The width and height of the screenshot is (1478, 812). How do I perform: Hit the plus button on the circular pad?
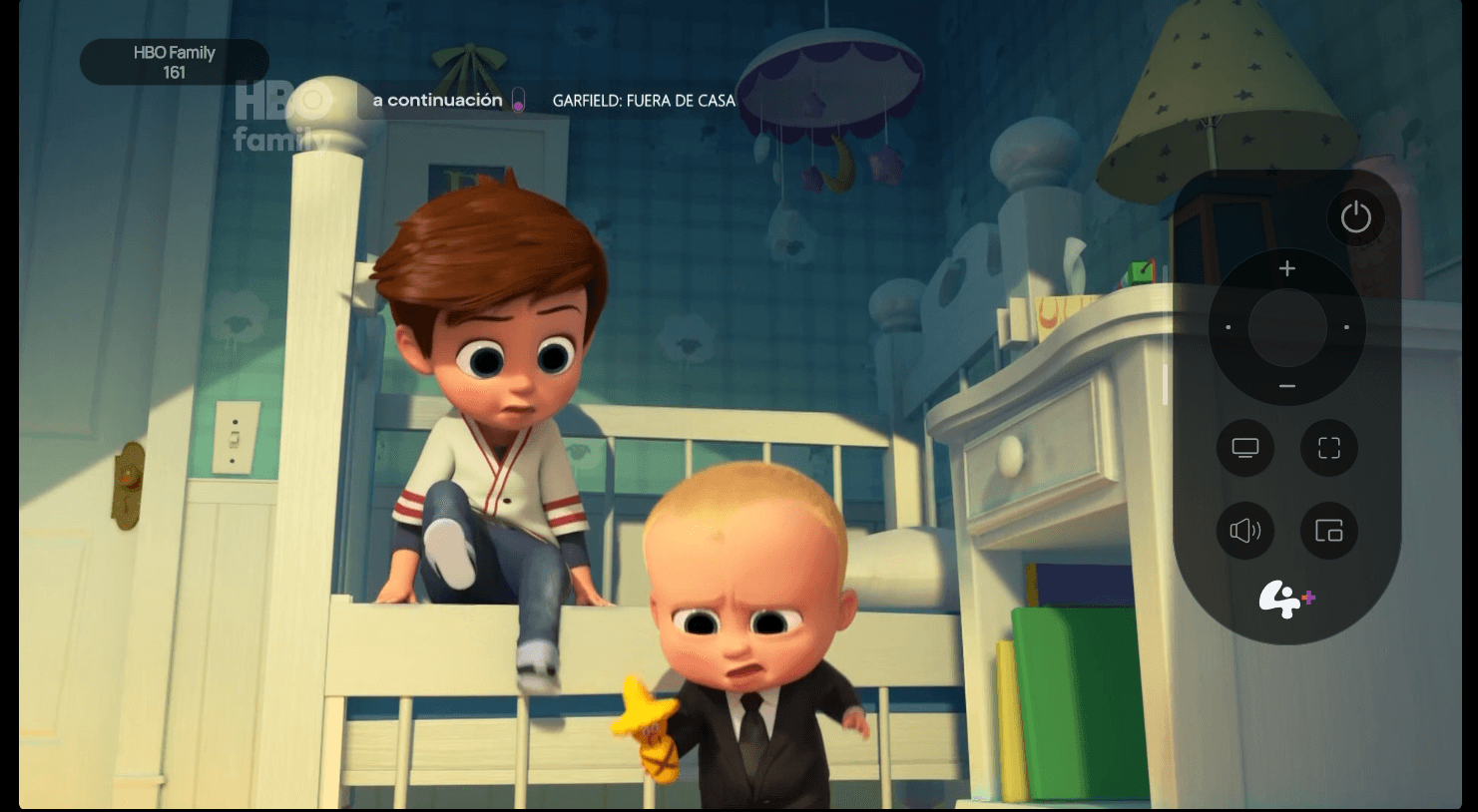pos(1287,268)
